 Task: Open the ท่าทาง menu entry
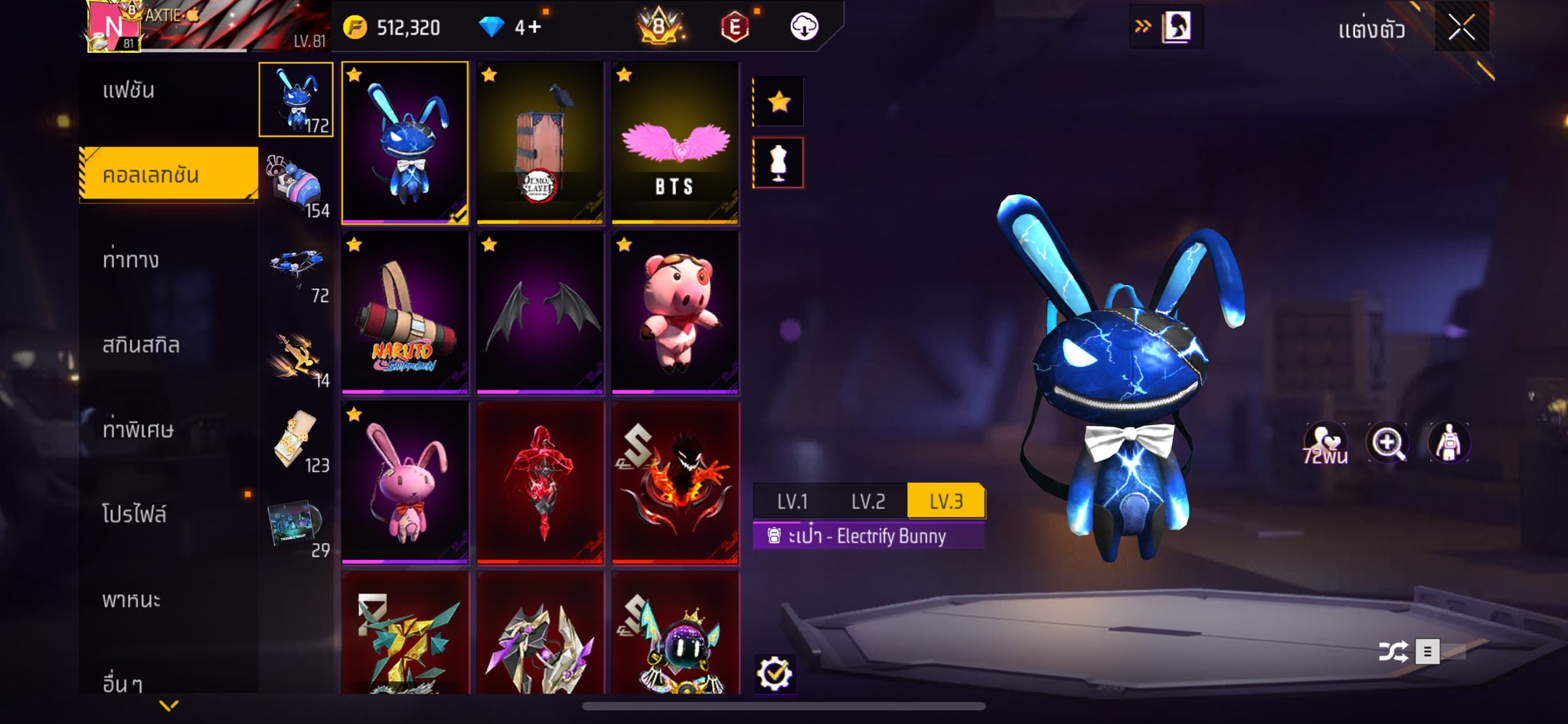coord(131,260)
